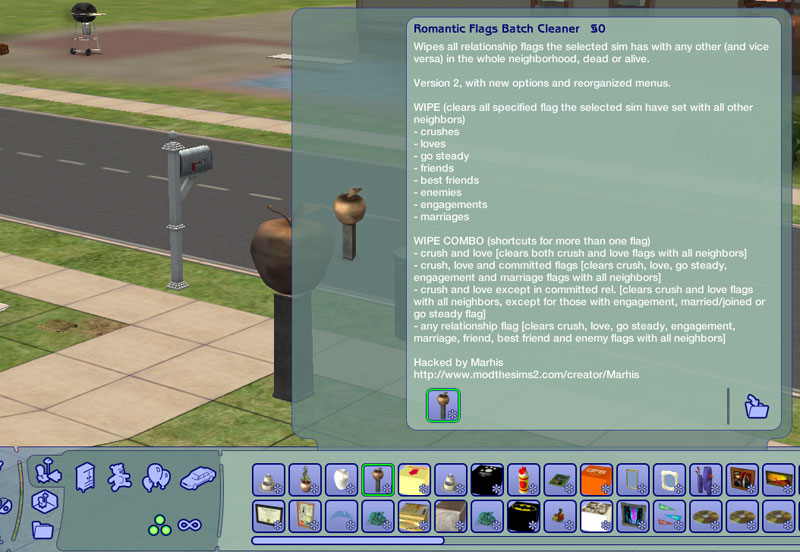Select the green-highlighted apple pedestal item
Screen dimensions: 800x552
point(377,480)
